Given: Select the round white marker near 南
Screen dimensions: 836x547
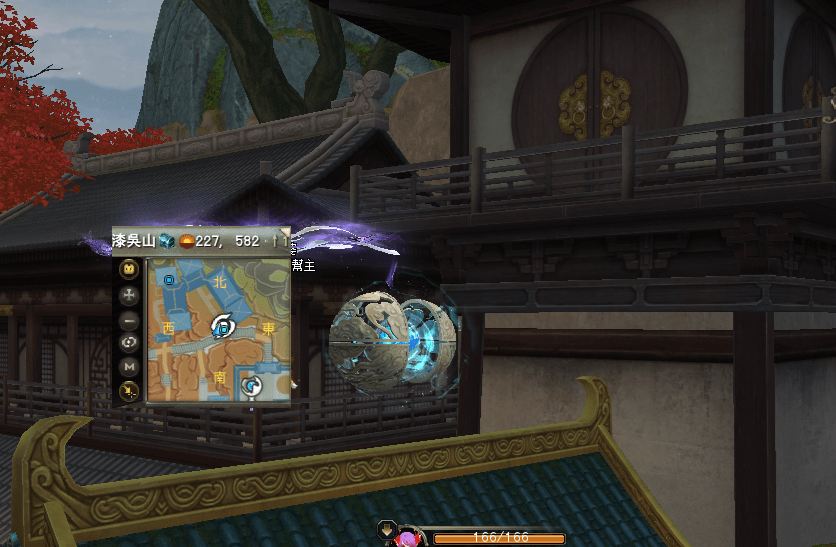Looking at the screenshot, I should [x=253, y=385].
